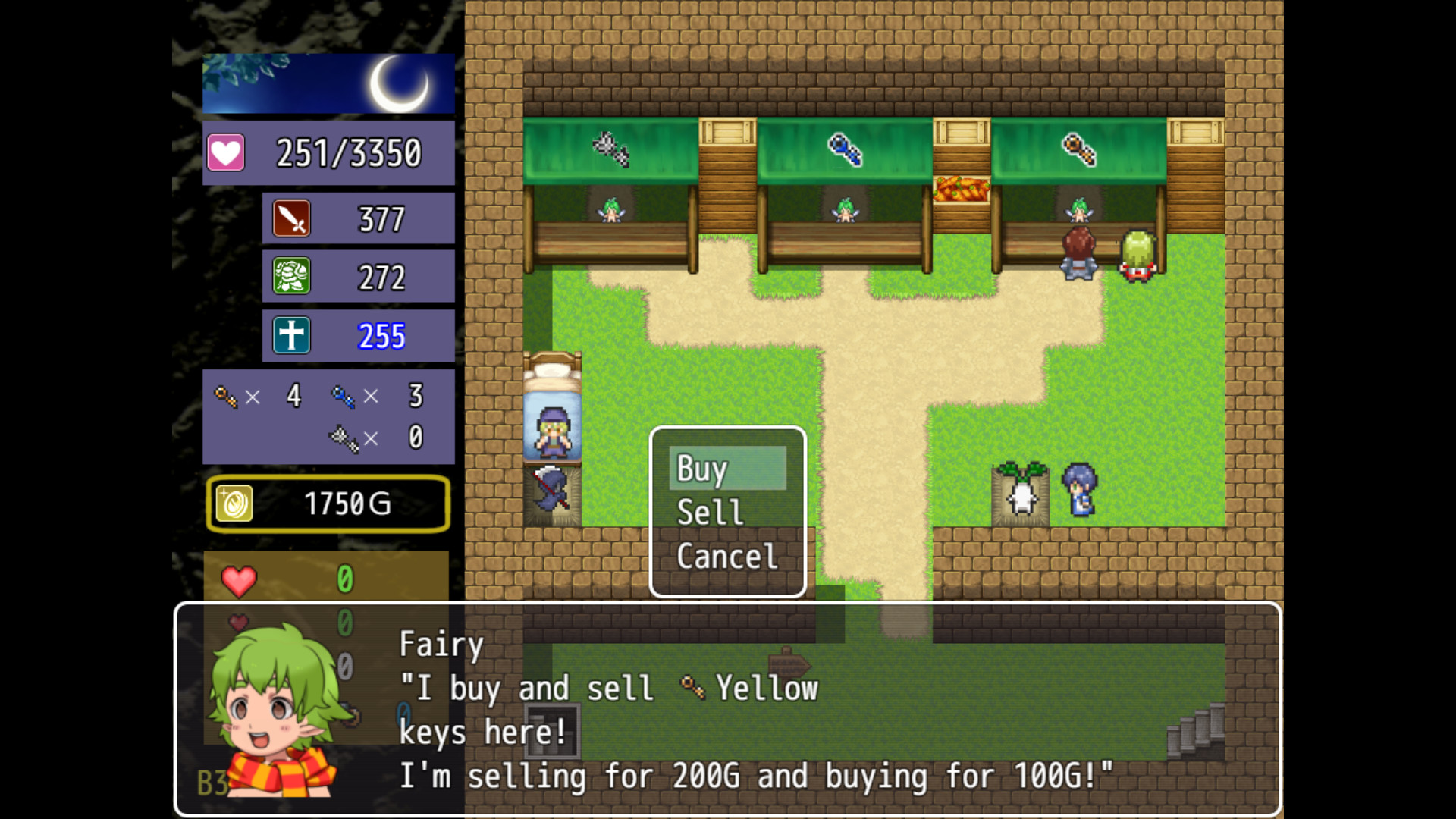This screenshot has width=1456, height=819.
Task: Choose Buy in the shop menu
Action: [x=726, y=469]
